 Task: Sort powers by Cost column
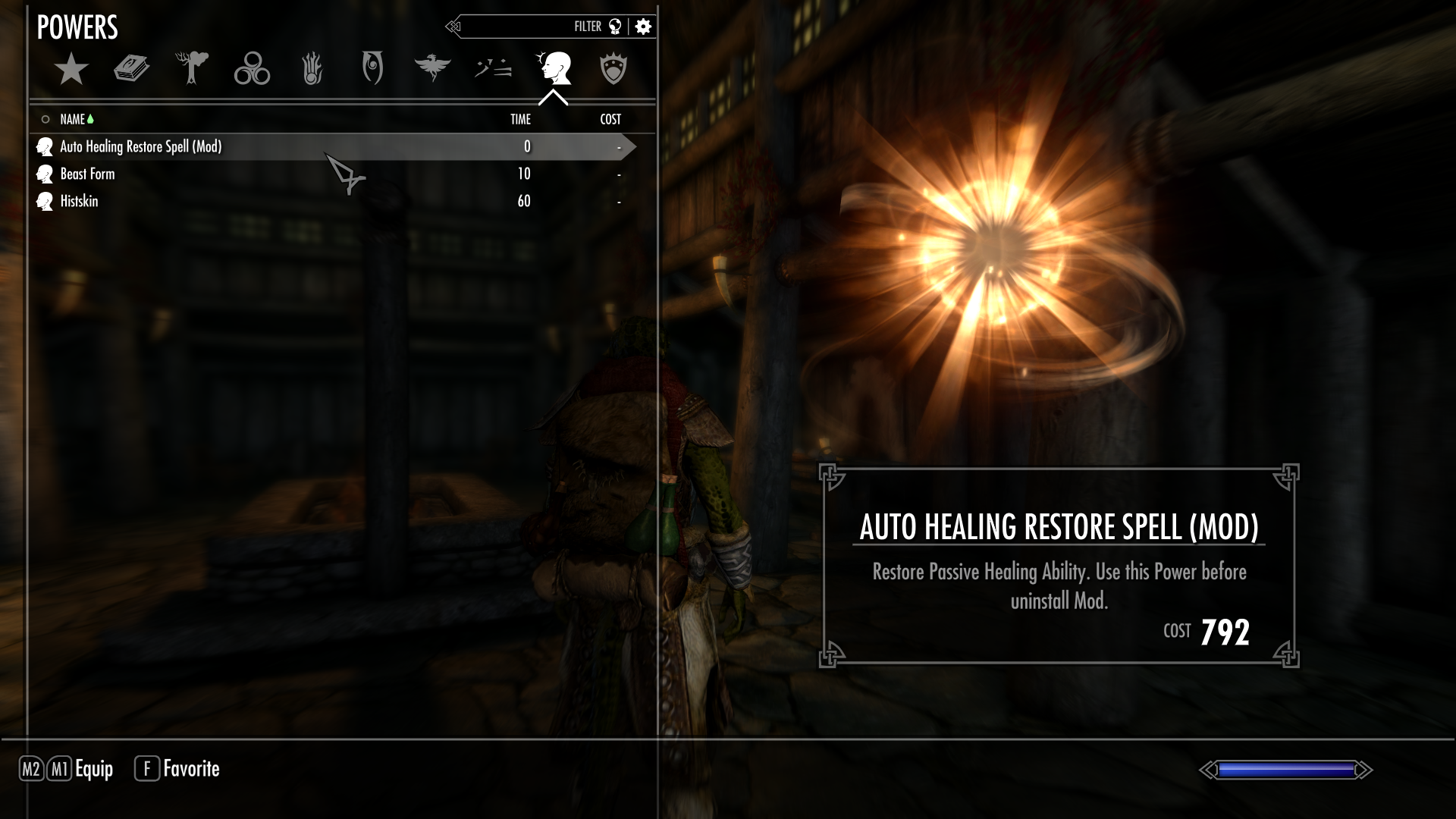click(x=610, y=119)
